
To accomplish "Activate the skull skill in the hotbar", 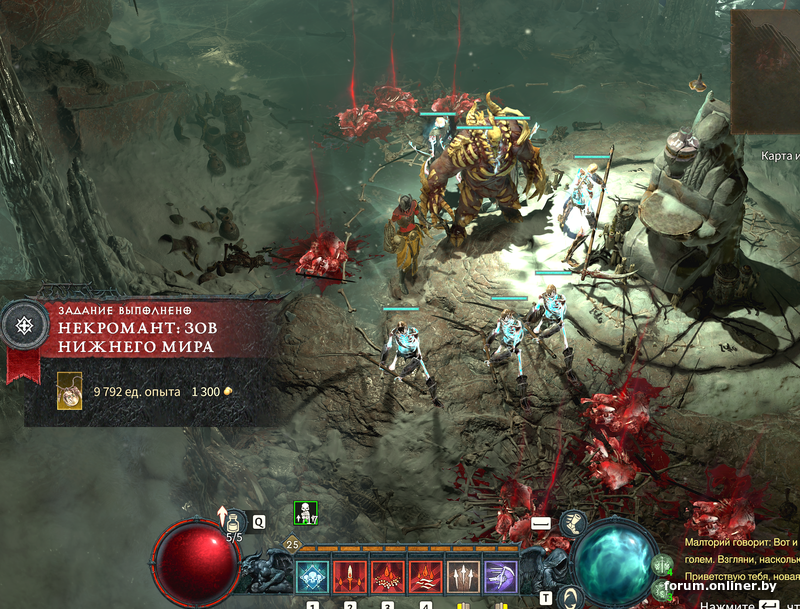I will 313,578.
